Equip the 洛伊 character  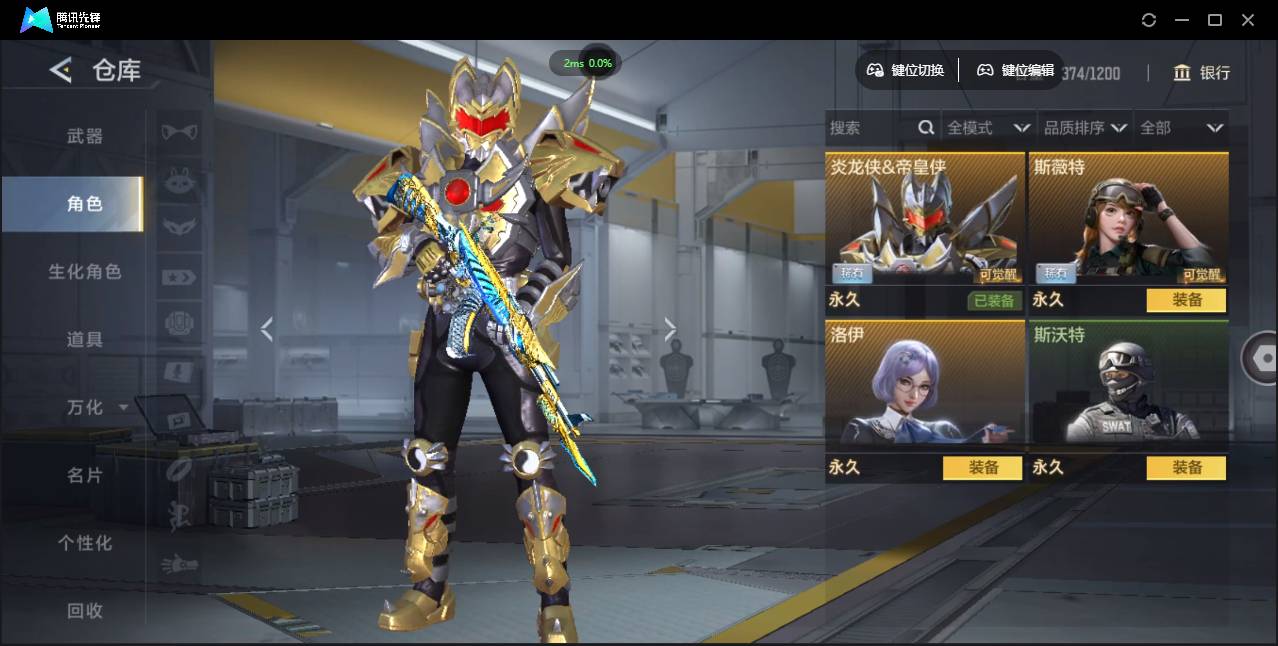pyautogui.click(x=982, y=468)
